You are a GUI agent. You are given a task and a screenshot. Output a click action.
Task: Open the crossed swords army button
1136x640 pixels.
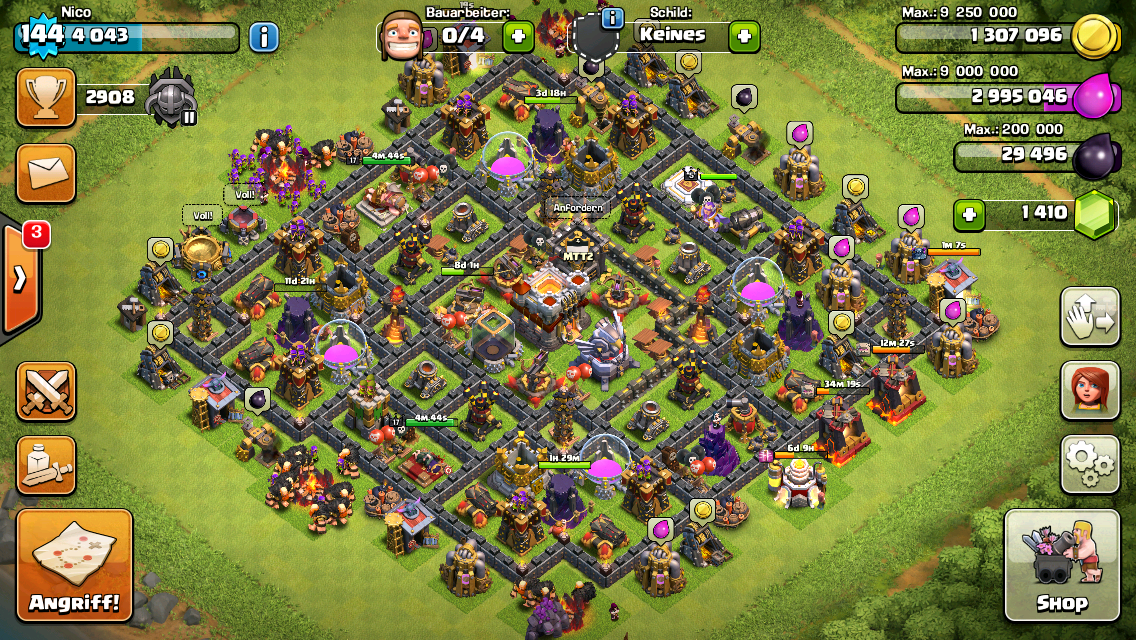click(x=45, y=391)
